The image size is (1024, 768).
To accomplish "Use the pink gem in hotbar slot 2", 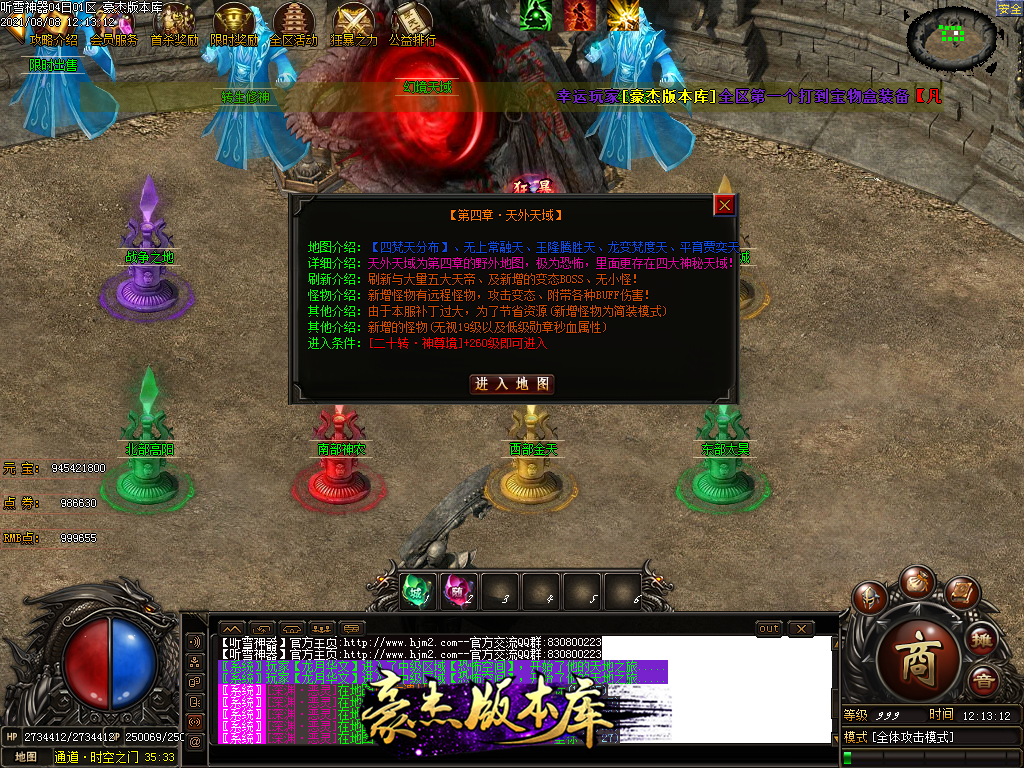I will pyautogui.click(x=456, y=591).
